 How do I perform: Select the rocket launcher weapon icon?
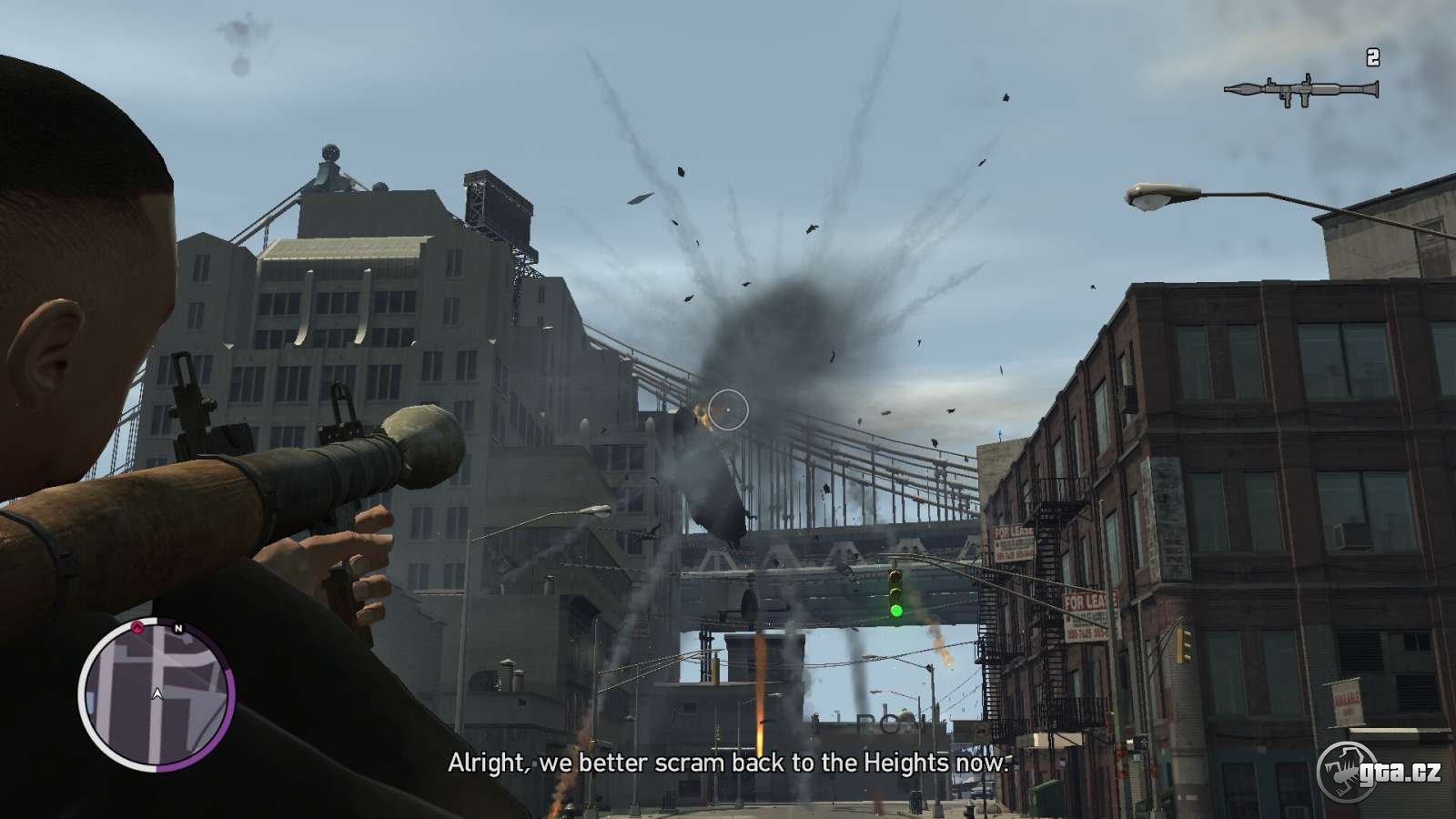point(1300,89)
